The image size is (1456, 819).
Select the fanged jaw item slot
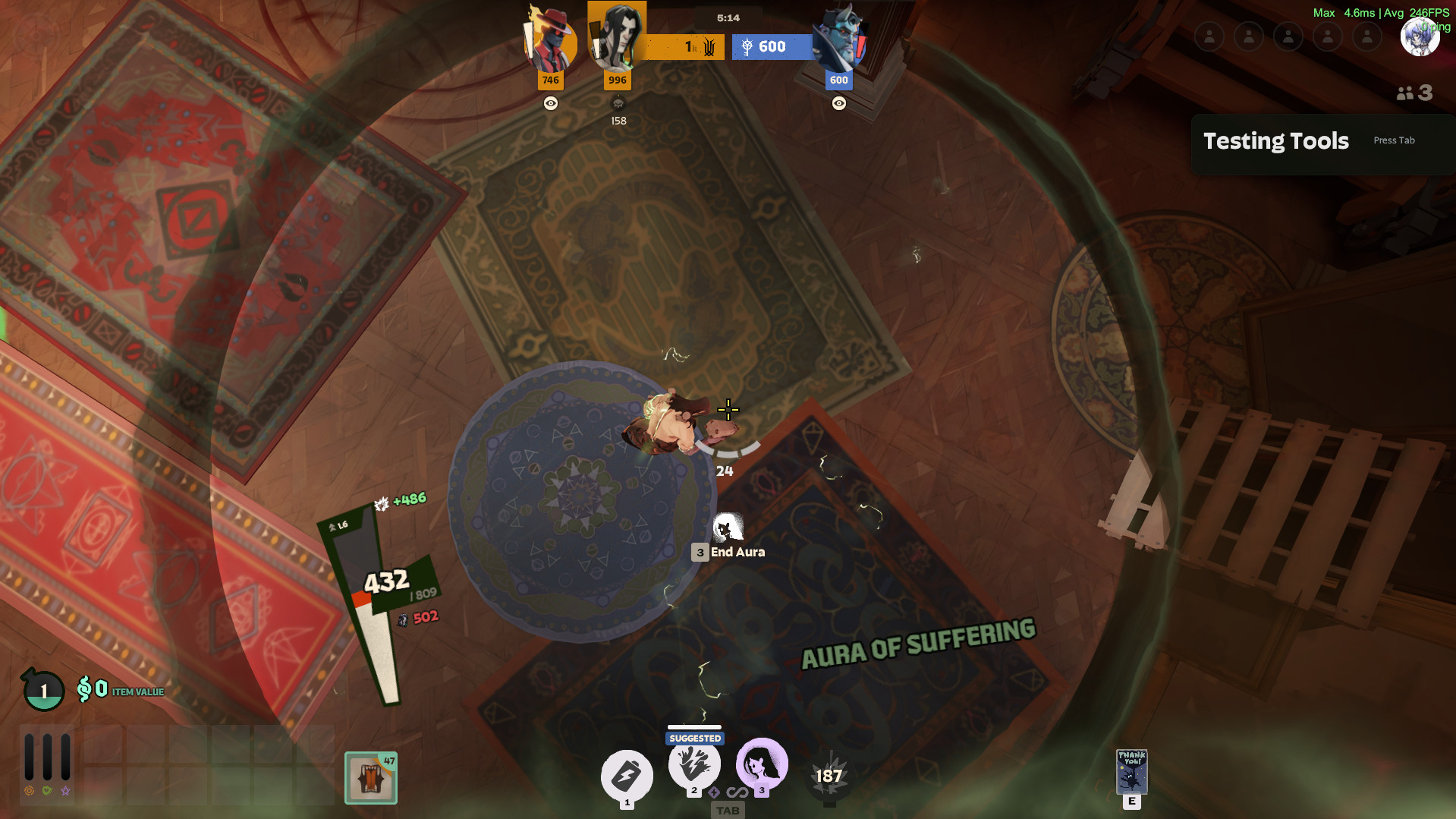pos(371,778)
